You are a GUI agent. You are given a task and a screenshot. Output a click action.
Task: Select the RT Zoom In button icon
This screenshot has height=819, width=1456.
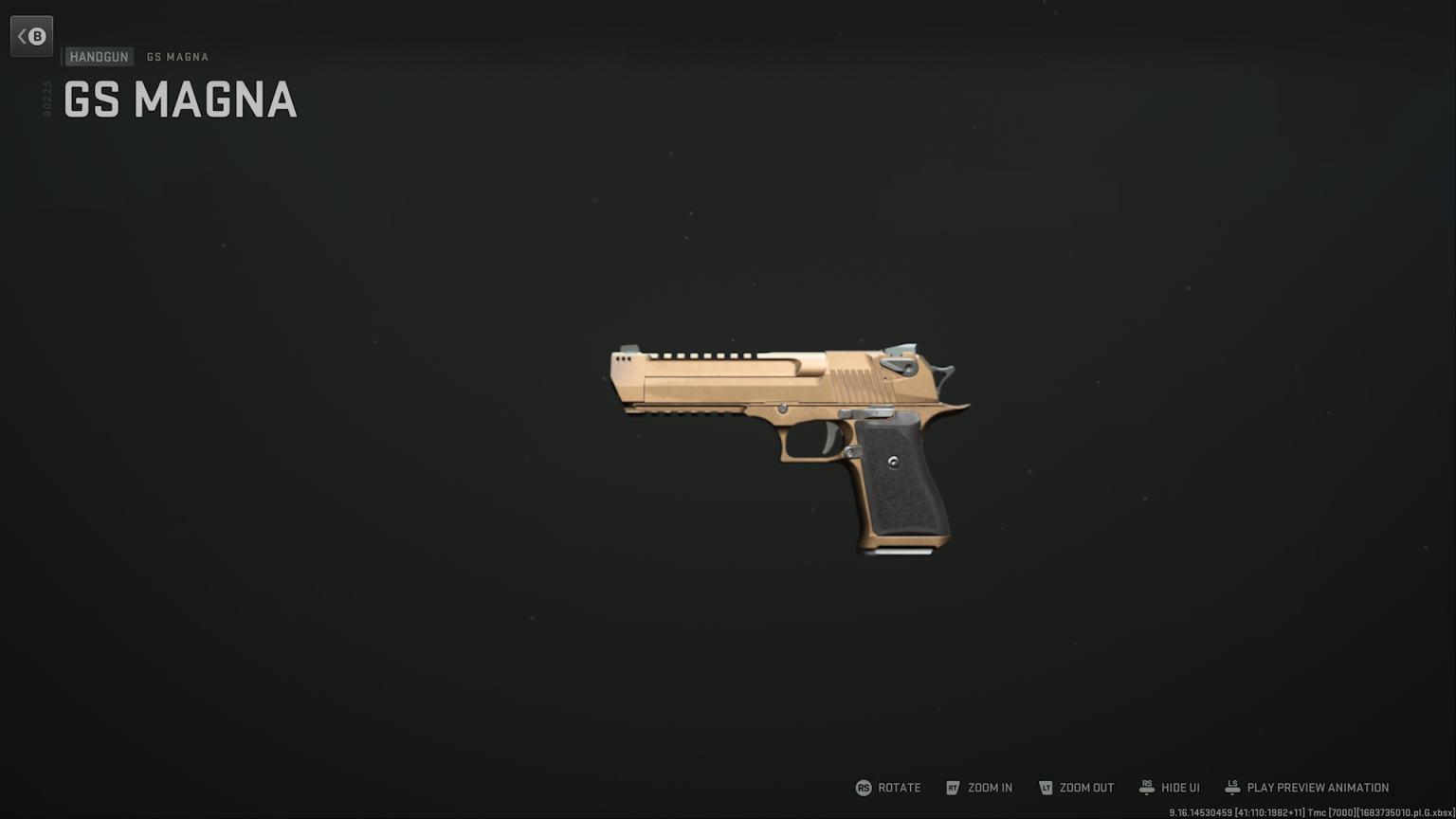pos(954,788)
